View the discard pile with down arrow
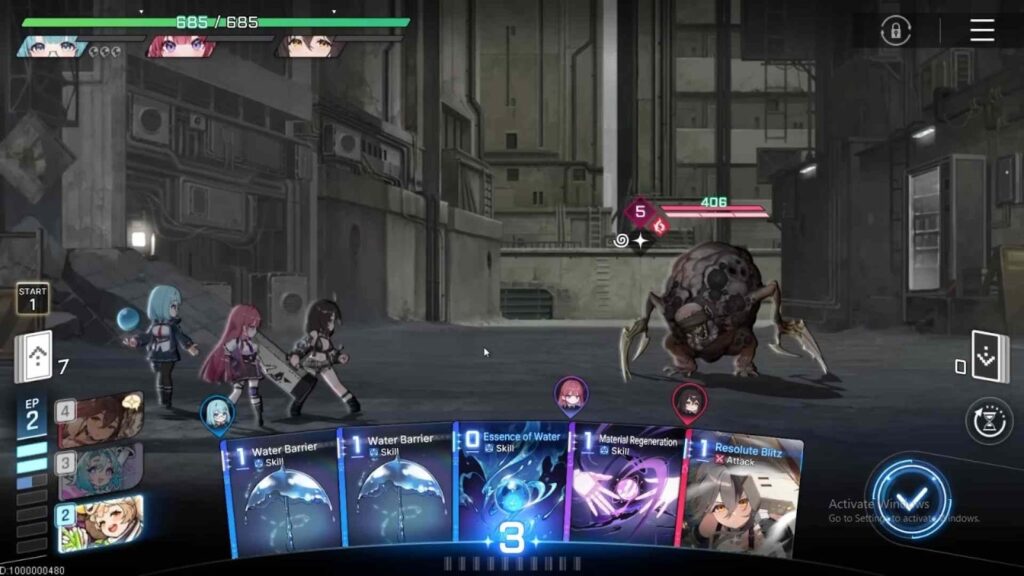Image resolution: width=1024 pixels, height=576 pixels. (x=989, y=357)
